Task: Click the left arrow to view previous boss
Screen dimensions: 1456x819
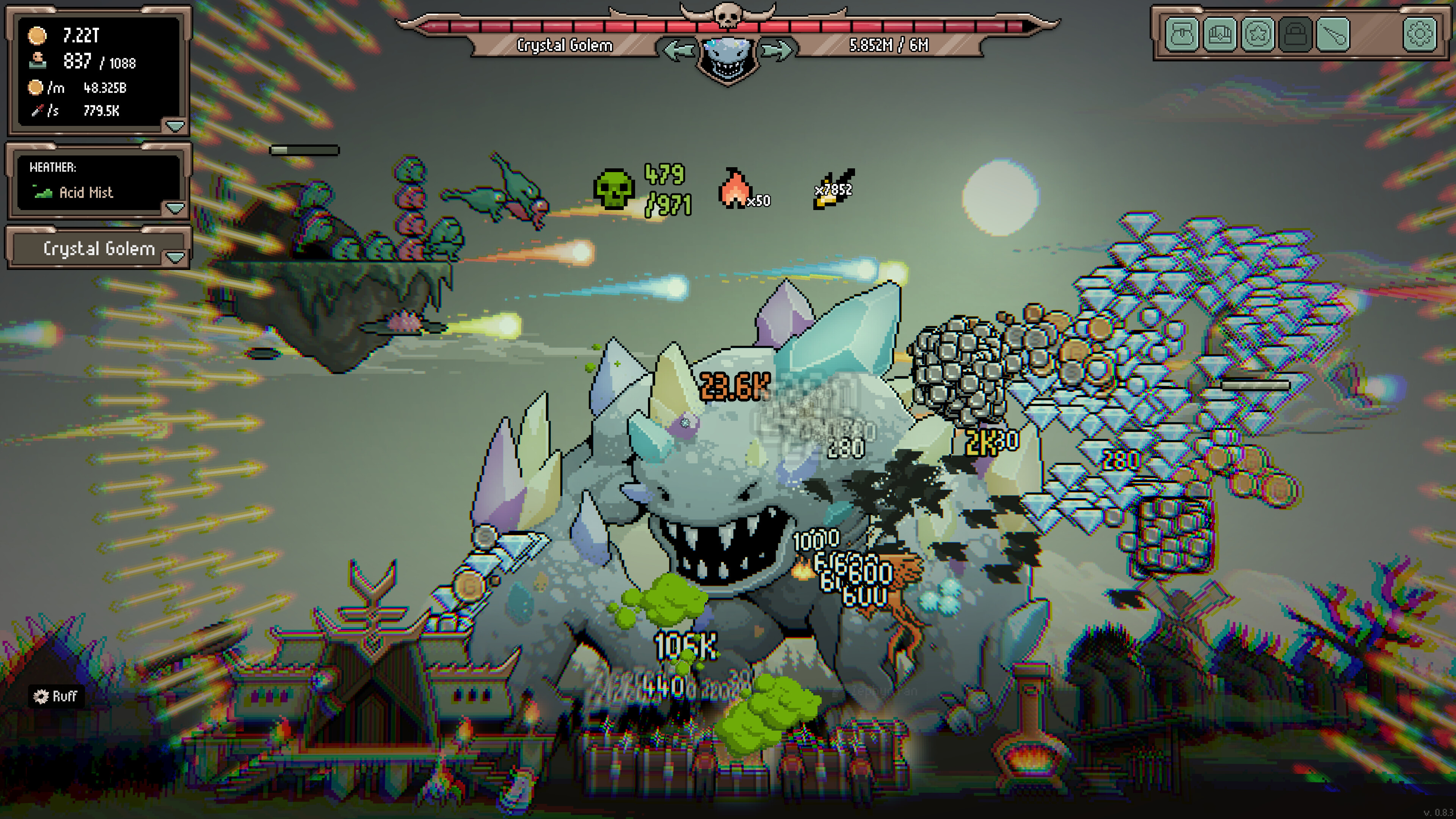Action: pyautogui.click(x=676, y=50)
